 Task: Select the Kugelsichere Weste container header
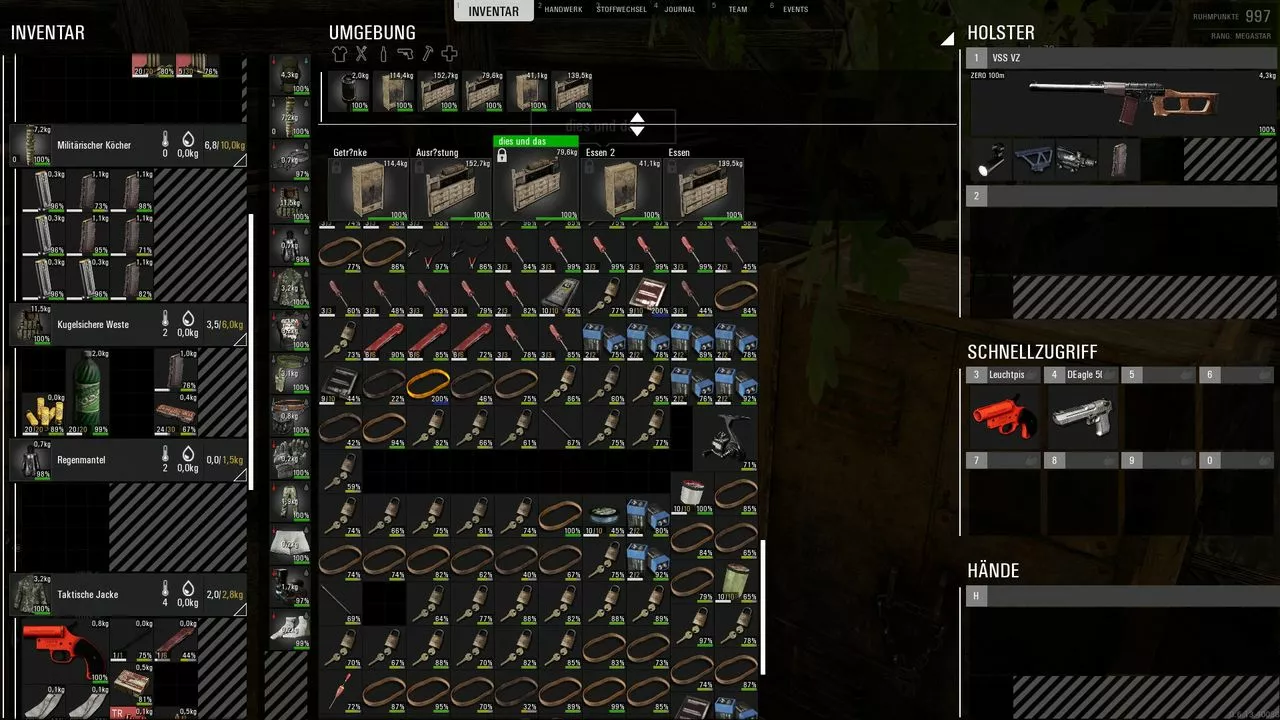pyautogui.click(x=128, y=325)
